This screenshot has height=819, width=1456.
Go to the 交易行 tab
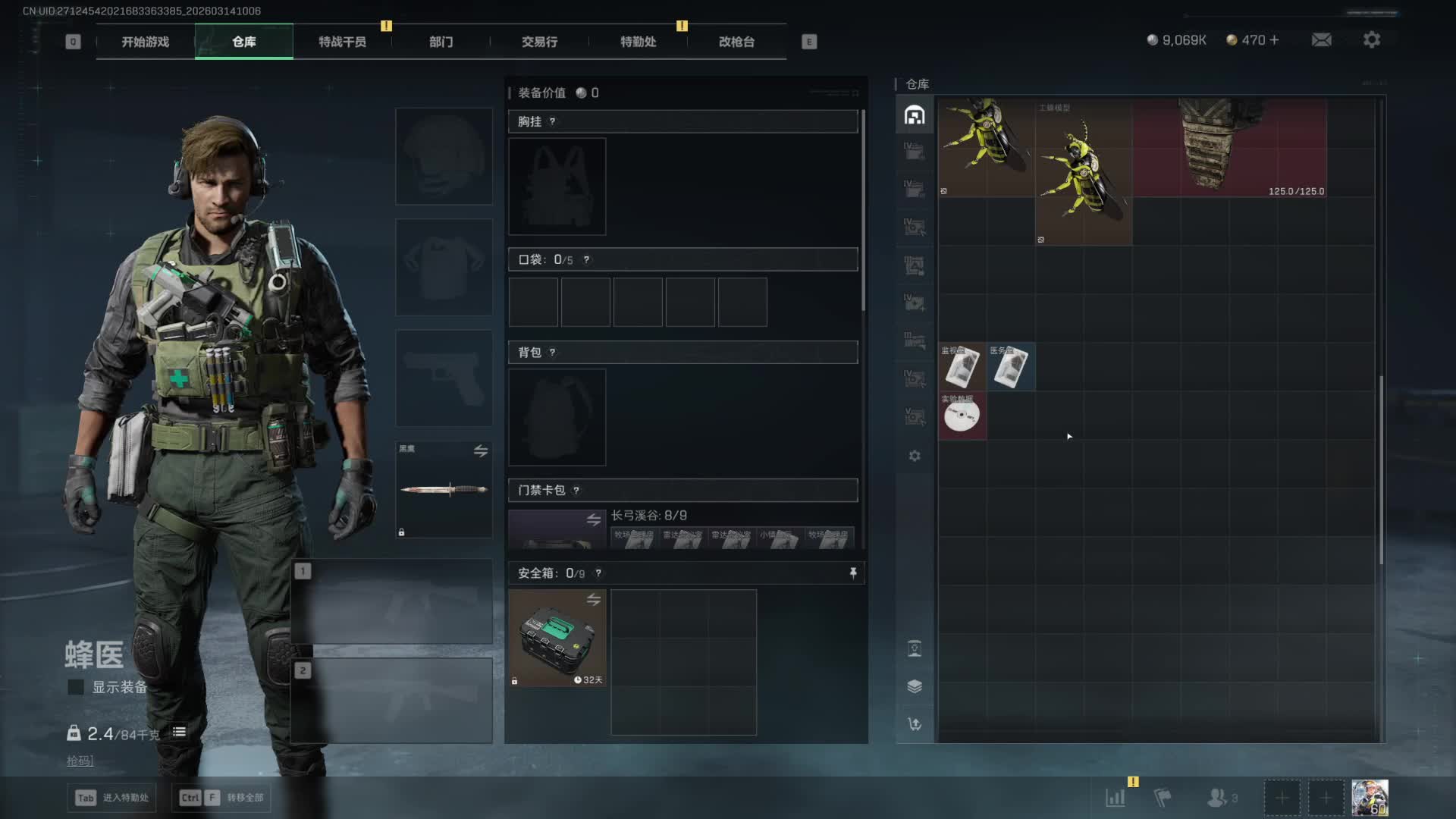539,42
